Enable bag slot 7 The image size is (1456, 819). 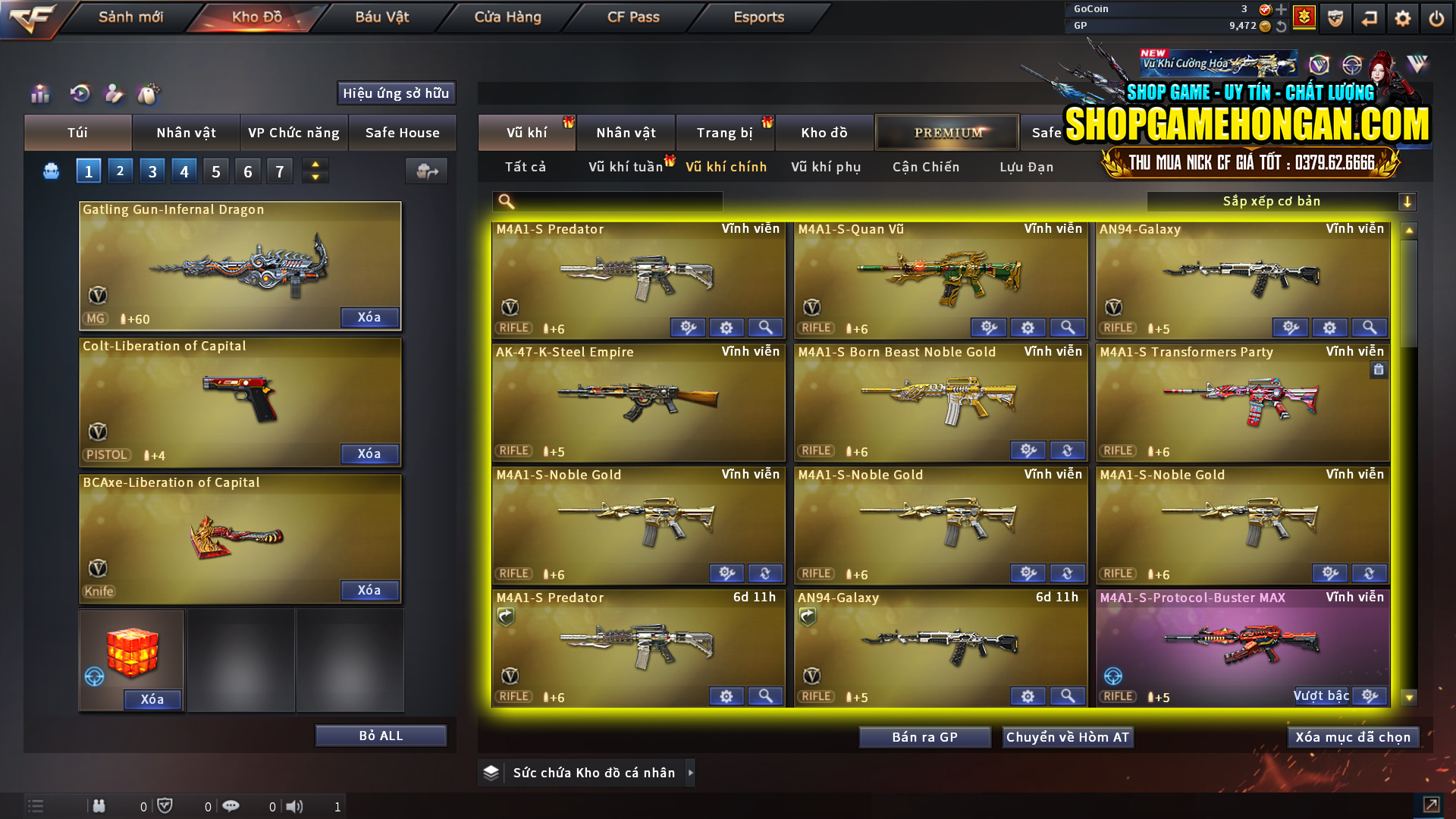click(x=279, y=171)
